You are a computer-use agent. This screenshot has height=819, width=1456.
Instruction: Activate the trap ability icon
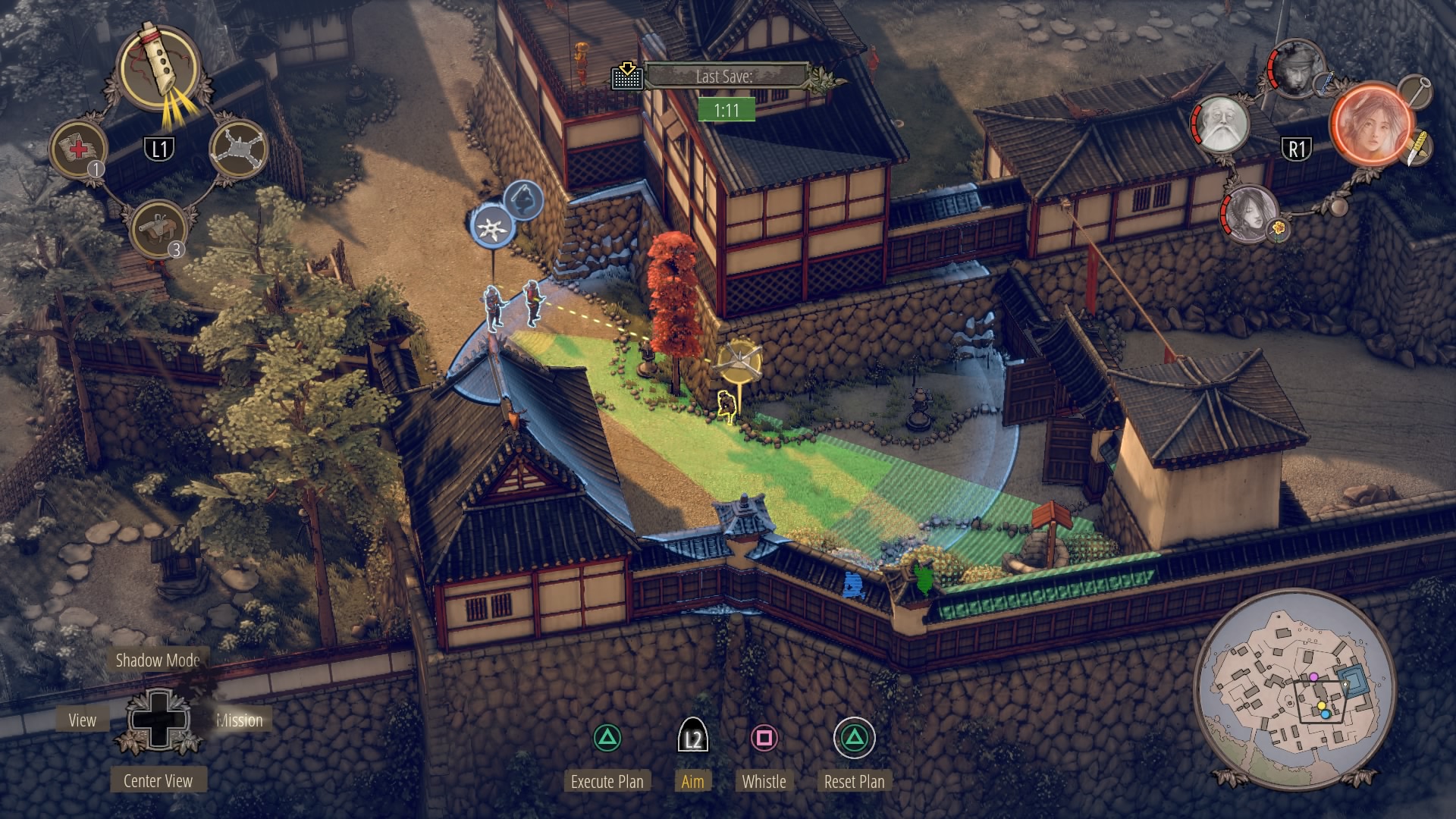[x=238, y=148]
